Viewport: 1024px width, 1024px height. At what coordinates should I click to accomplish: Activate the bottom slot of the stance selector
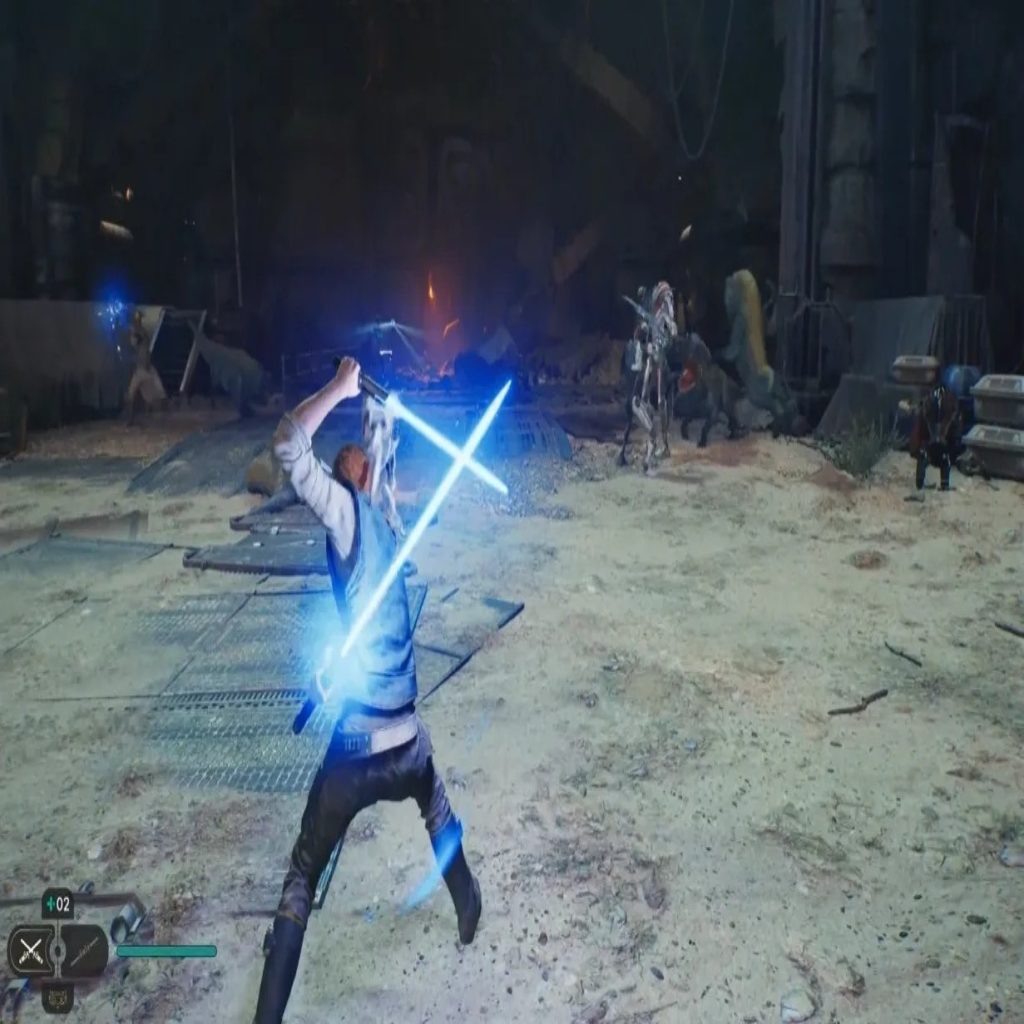pyautogui.click(x=57, y=996)
